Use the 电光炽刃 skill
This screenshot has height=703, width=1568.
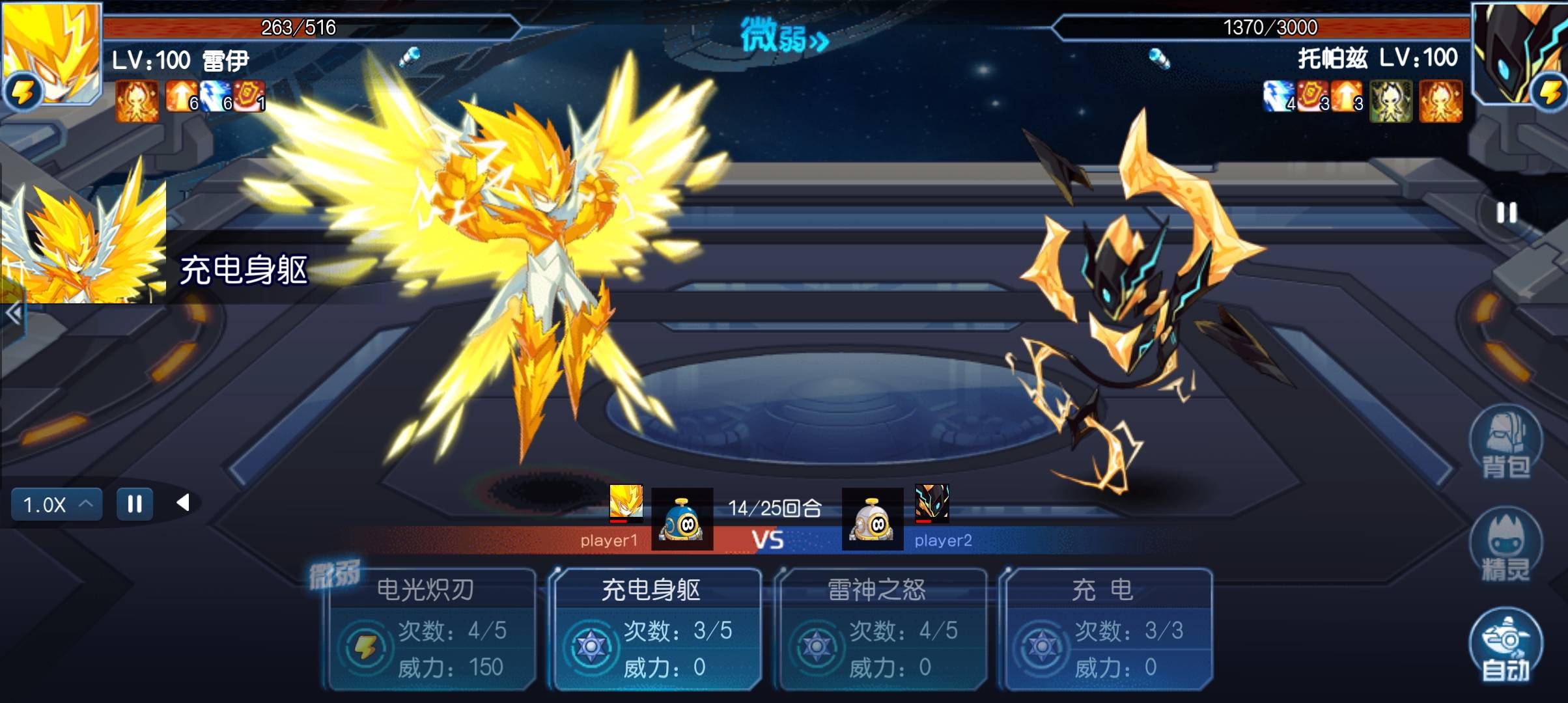point(431,629)
